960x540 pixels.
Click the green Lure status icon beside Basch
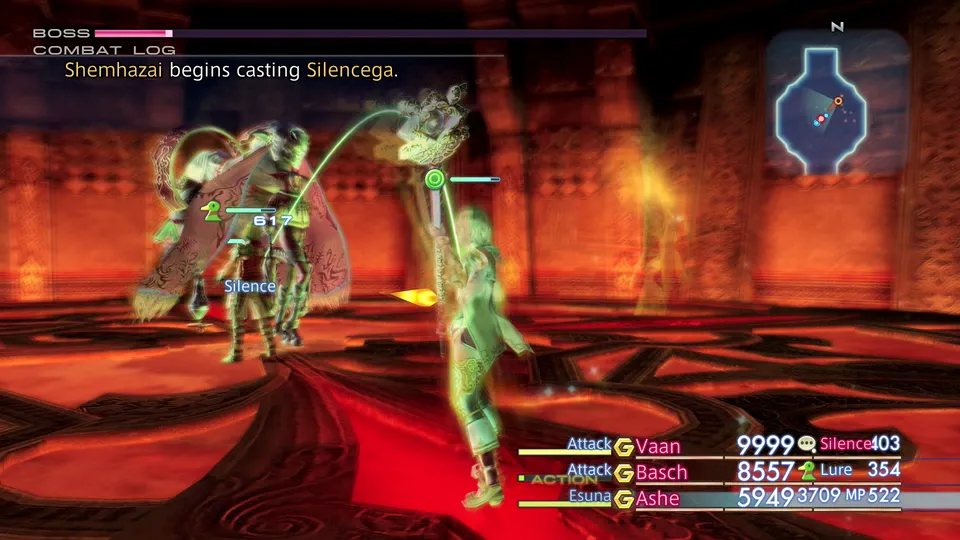coord(807,471)
